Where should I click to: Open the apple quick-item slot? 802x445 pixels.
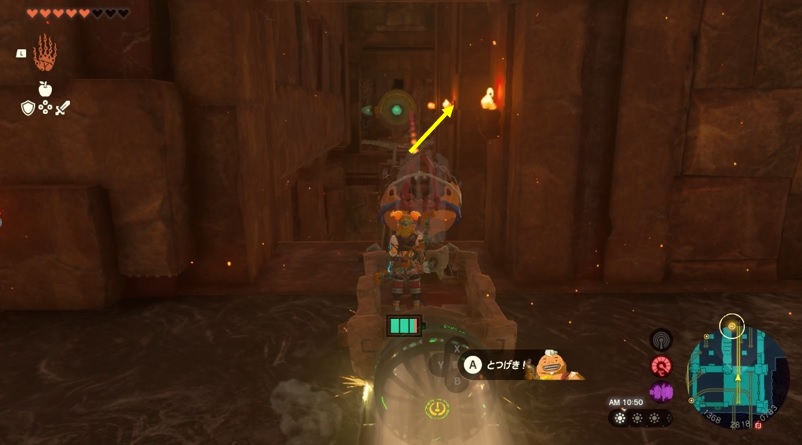click(x=45, y=89)
